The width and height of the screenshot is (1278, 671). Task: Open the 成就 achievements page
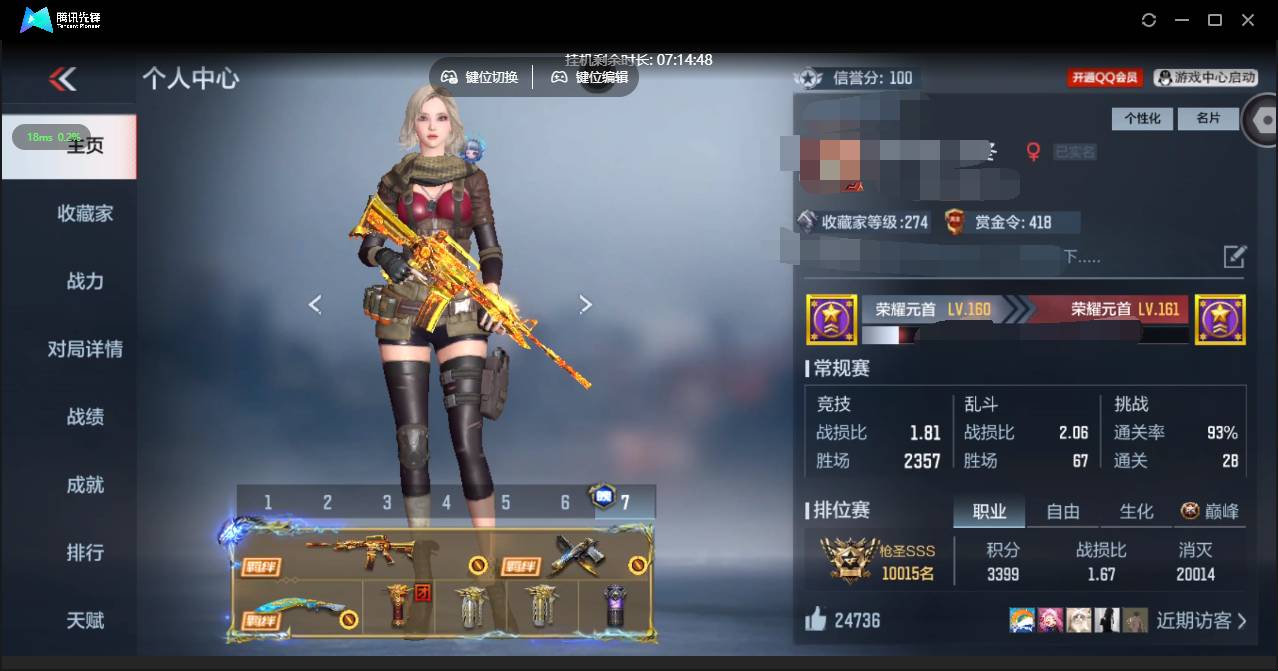[85, 485]
